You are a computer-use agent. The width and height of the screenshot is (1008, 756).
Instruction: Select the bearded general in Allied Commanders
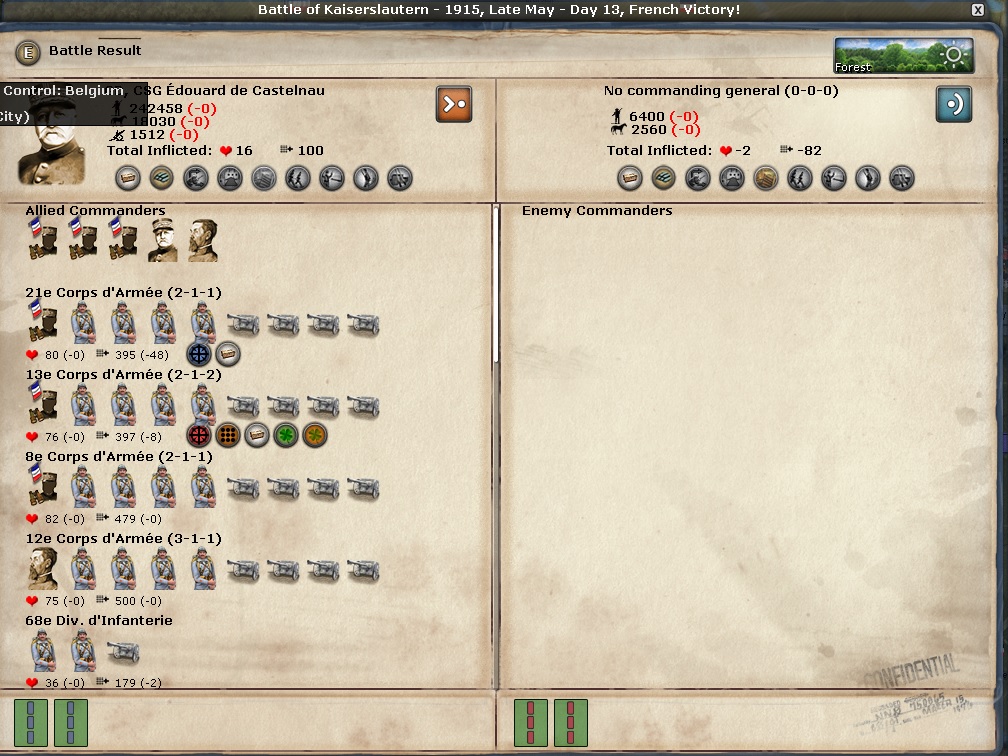coord(203,241)
